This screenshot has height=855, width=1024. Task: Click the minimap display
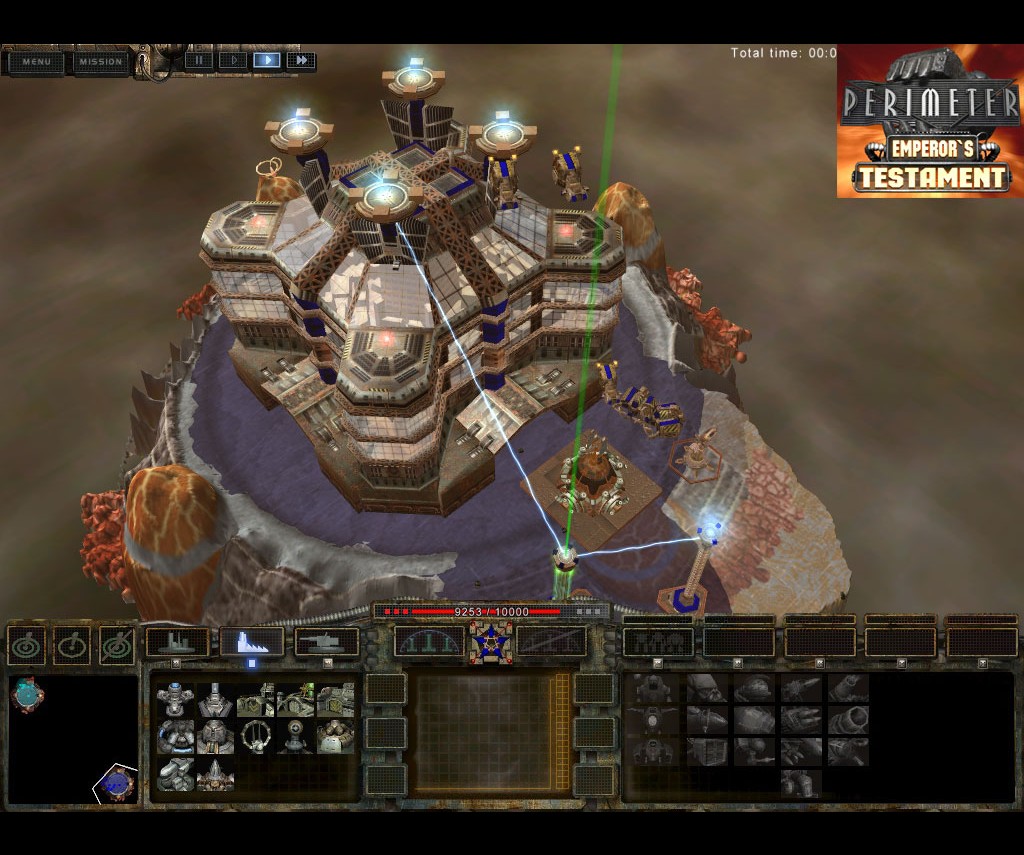[x=73, y=739]
